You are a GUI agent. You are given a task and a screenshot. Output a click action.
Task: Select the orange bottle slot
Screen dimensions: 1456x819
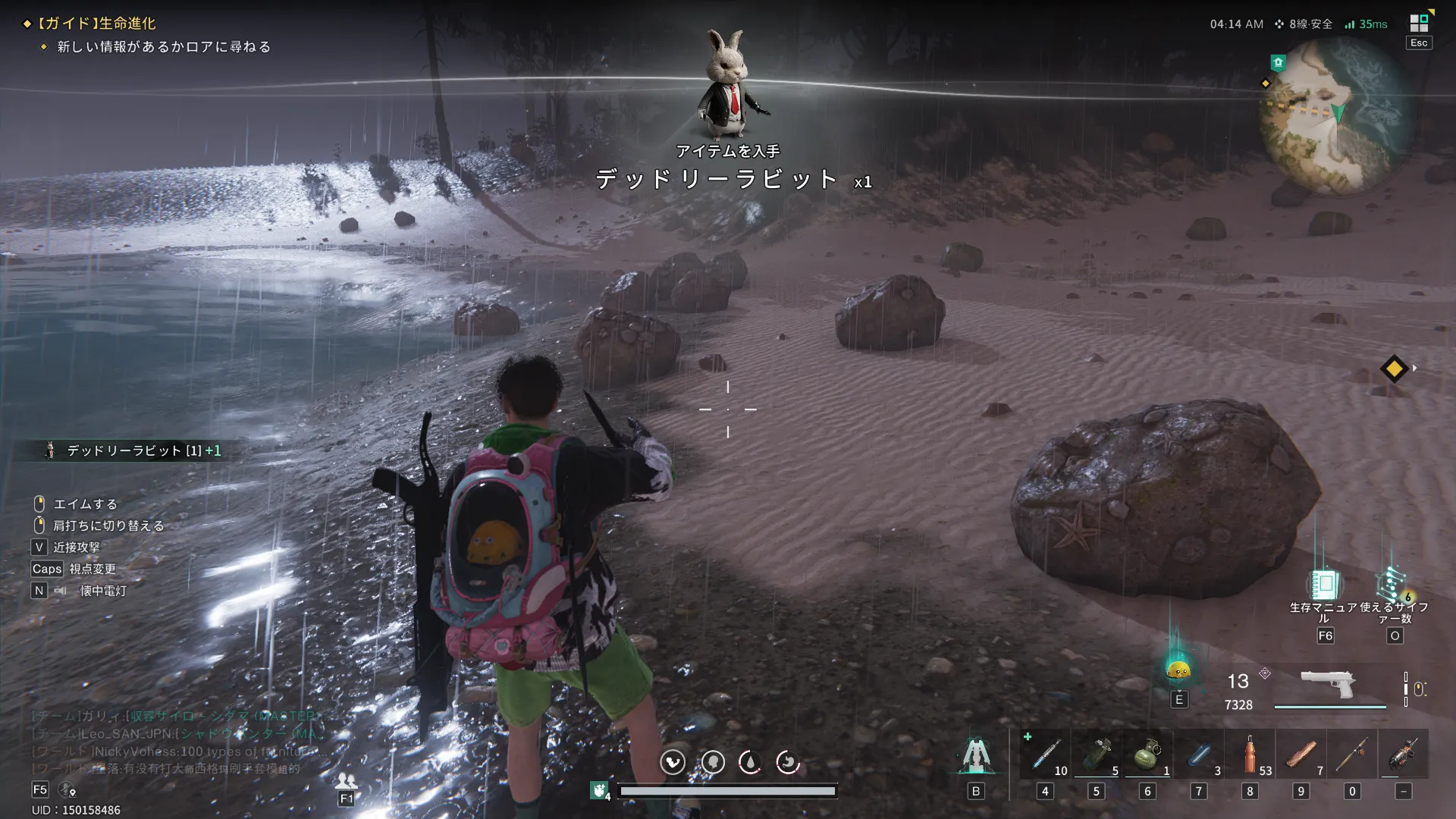pyautogui.click(x=1250, y=755)
